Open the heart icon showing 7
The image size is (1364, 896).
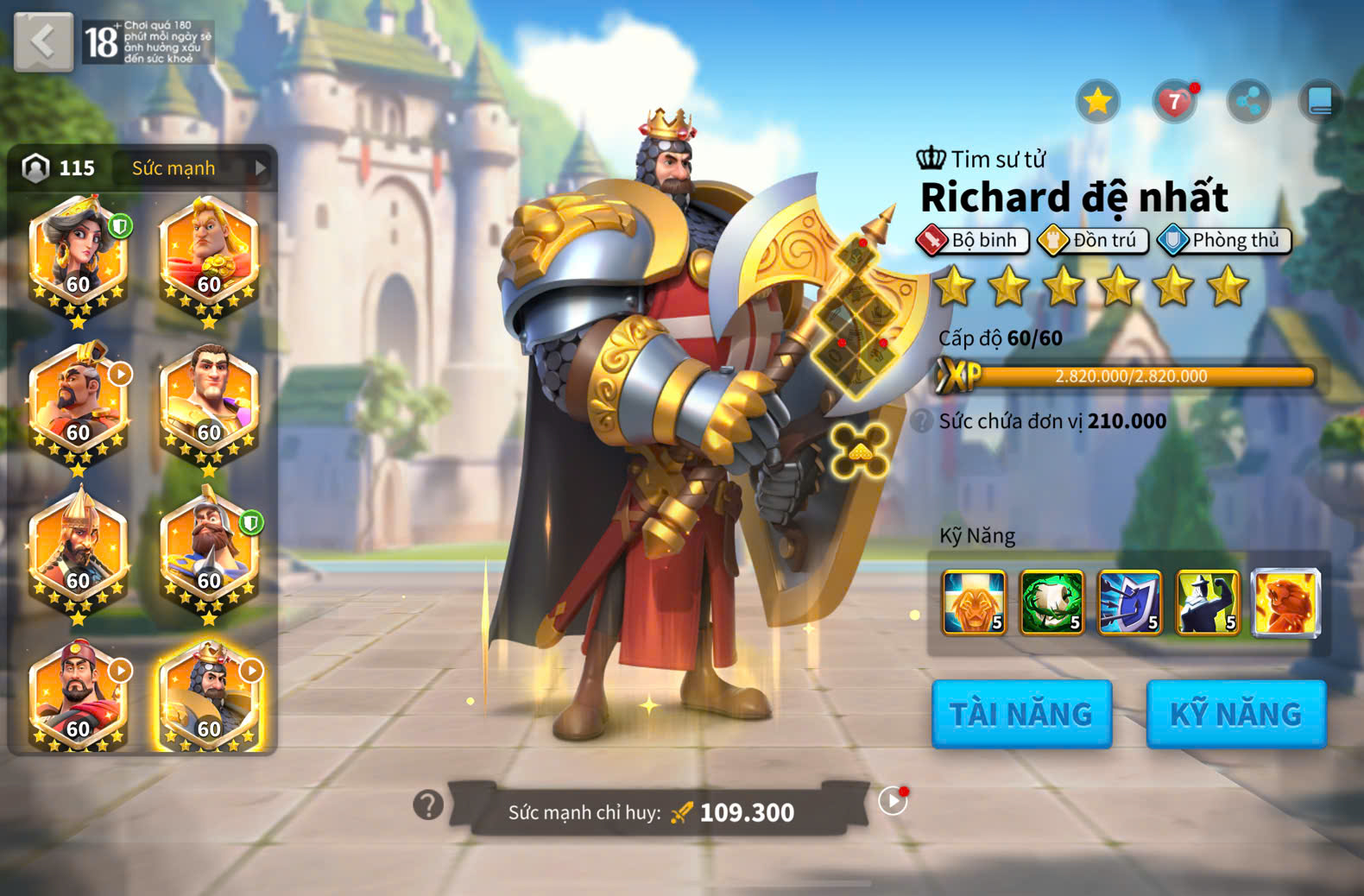tap(1174, 102)
